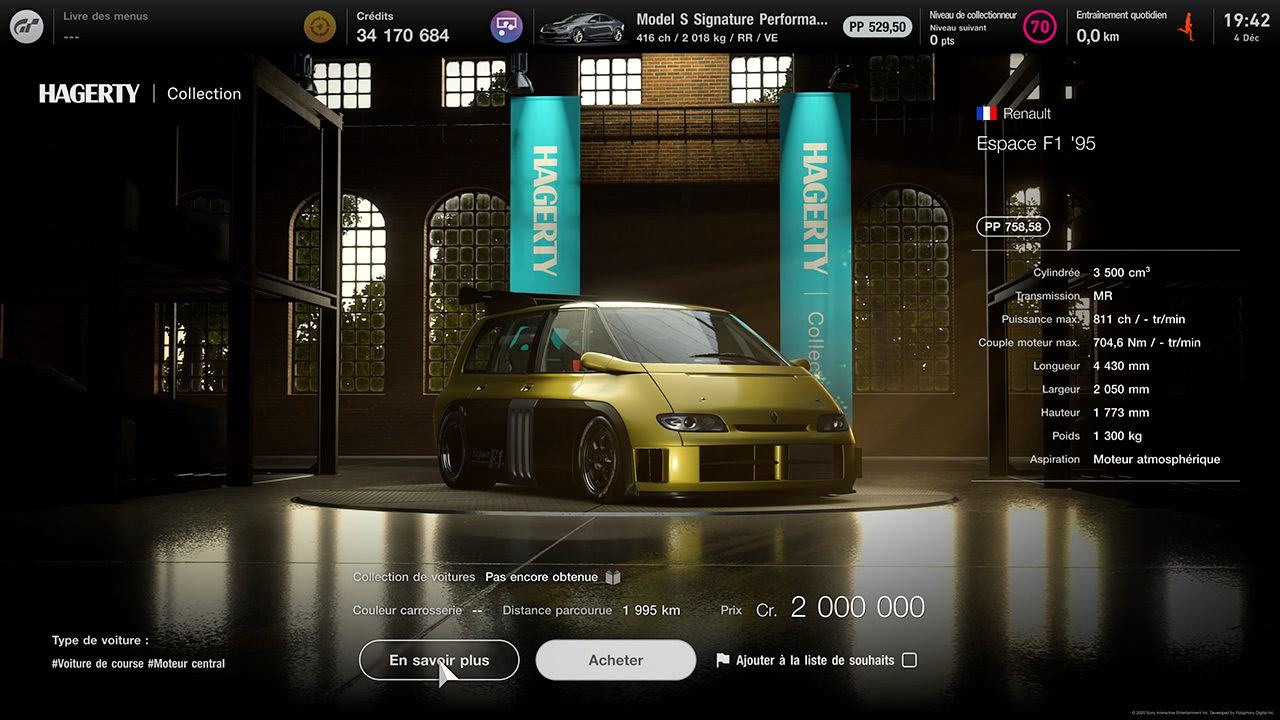Screen dimensions: 1280x720
Task: Select the gold compass icon beside Crédits
Action: click(321, 26)
